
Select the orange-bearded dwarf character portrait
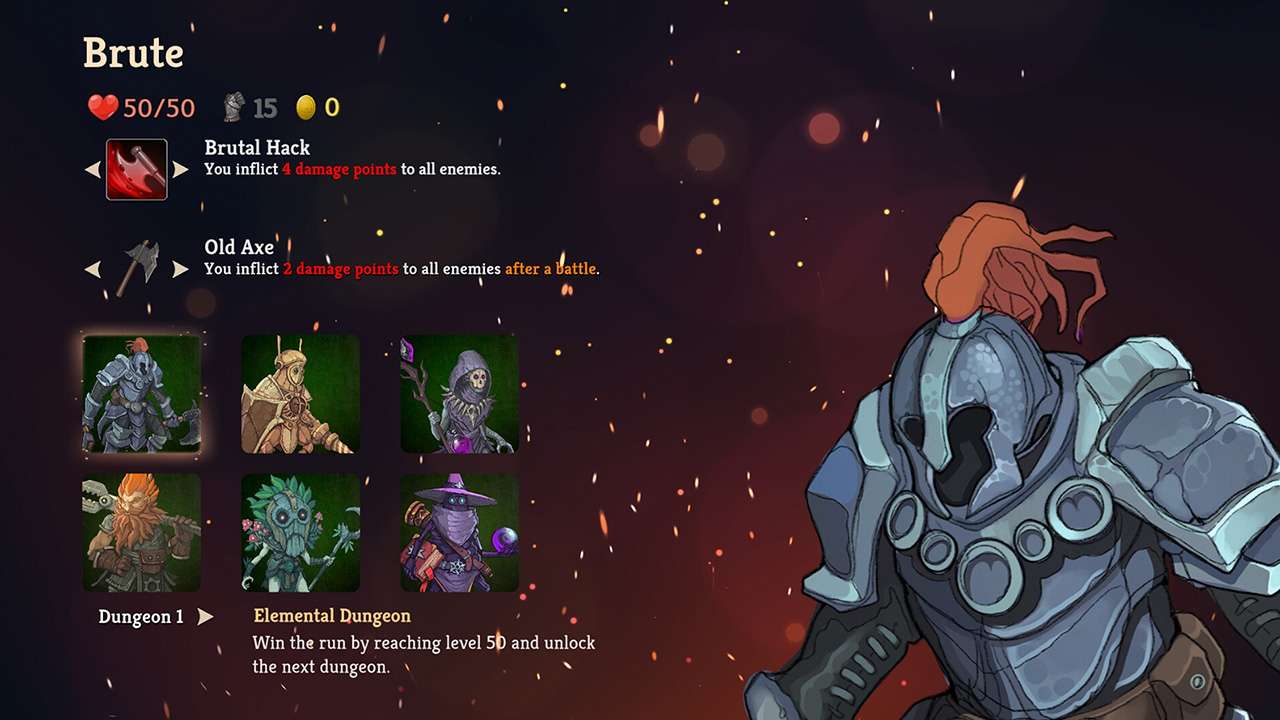click(x=142, y=533)
